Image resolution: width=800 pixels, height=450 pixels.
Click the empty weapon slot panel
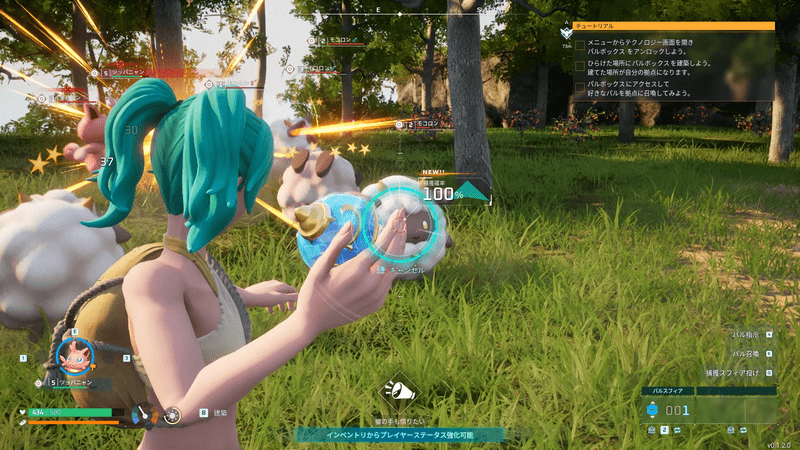736,409
